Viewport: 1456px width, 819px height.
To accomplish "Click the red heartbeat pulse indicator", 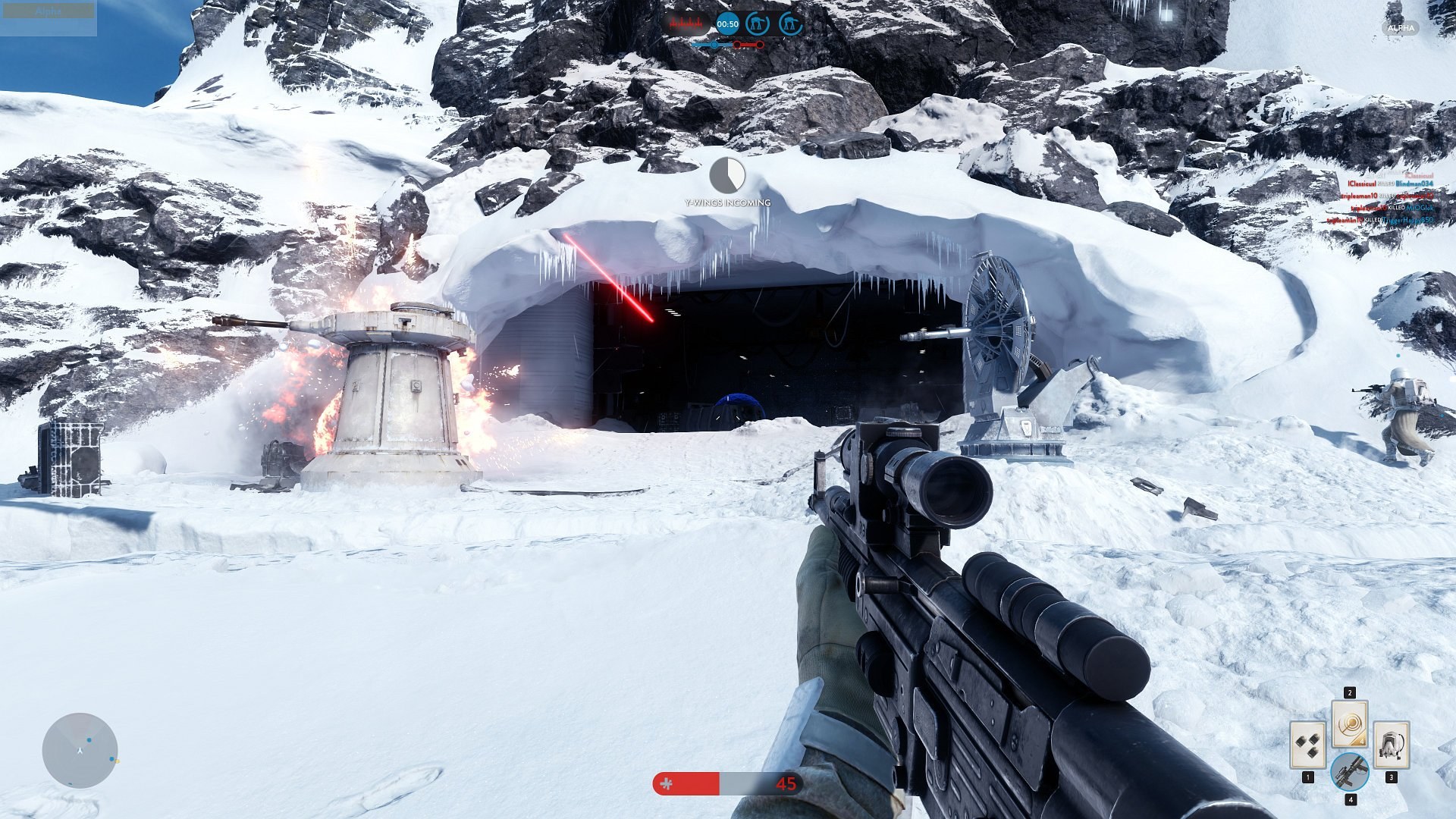I will 686,23.
